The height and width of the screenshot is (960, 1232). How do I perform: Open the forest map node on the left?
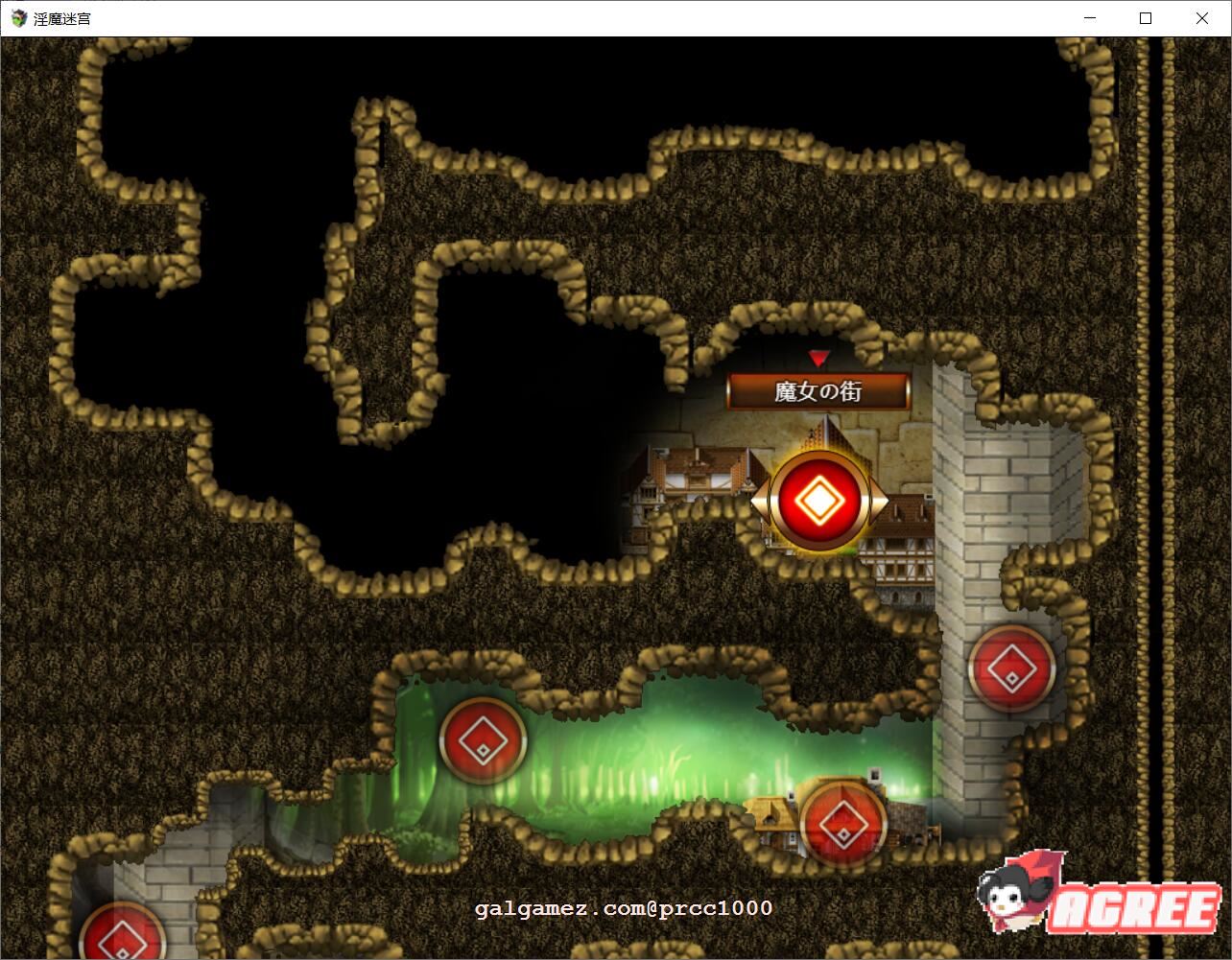coord(482,739)
